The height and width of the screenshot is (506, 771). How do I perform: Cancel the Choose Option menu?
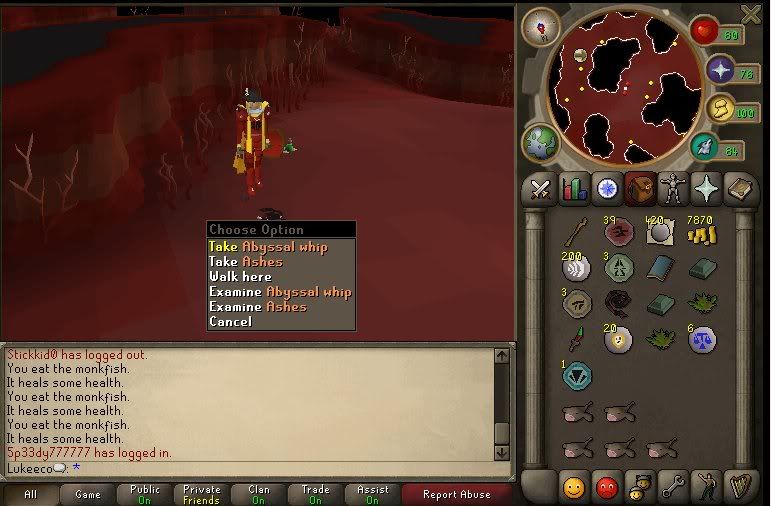[x=230, y=322]
